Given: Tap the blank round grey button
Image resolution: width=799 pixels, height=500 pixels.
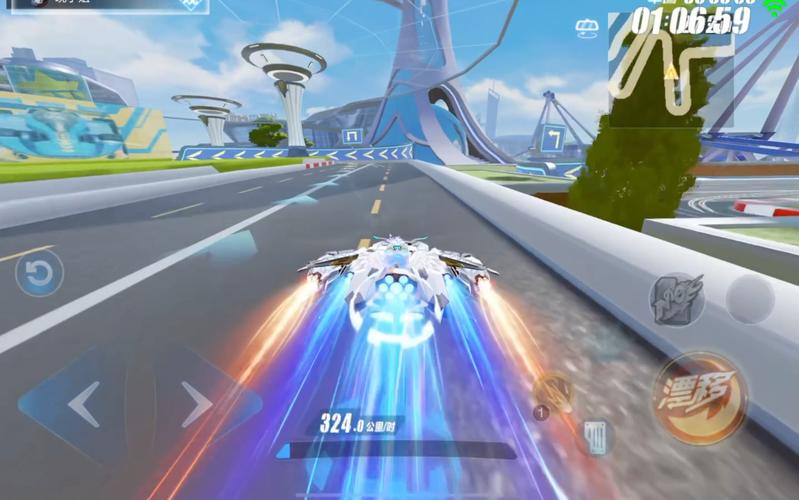Looking at the screenshot, I should [x=750, y=298].
